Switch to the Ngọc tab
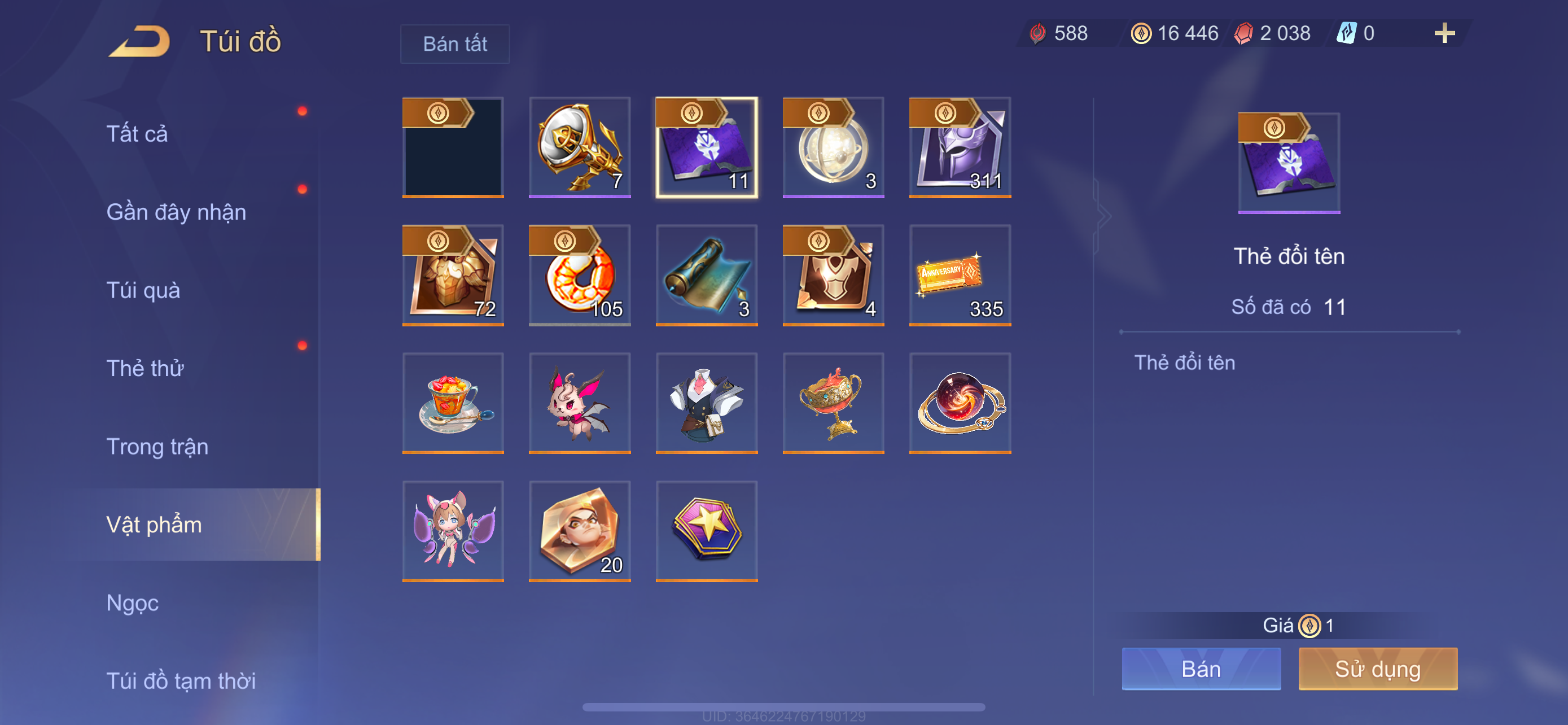This screenshot has height=725, width=1568. 132,602
